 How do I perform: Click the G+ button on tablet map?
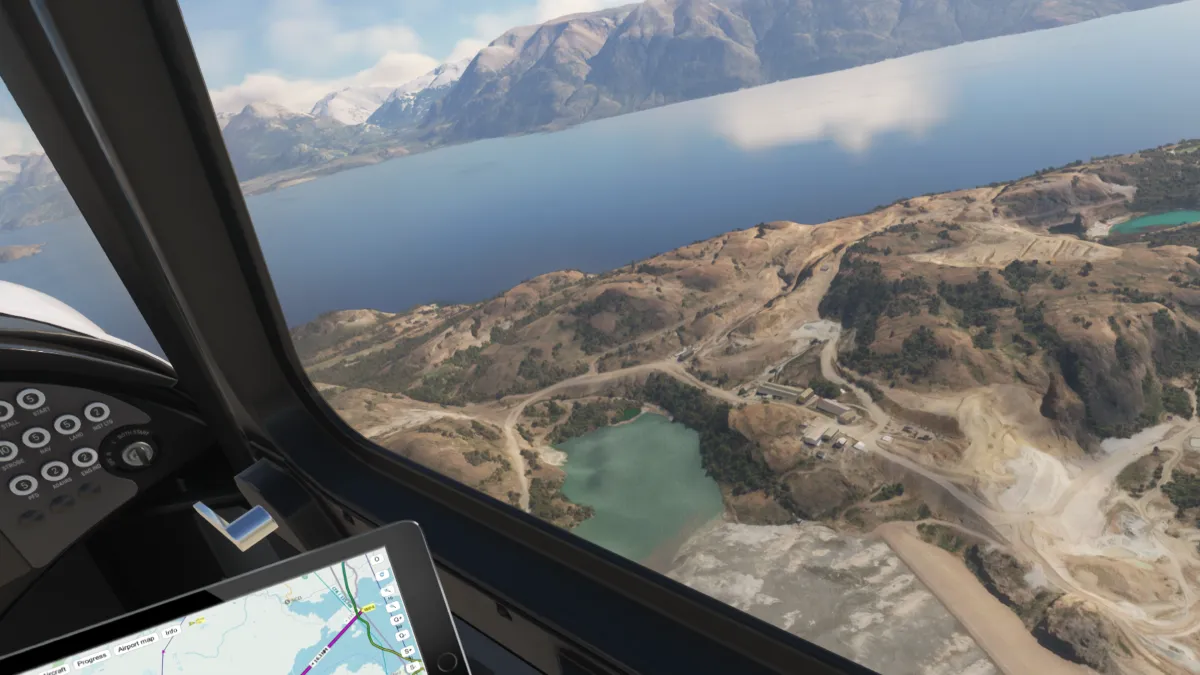(x=397, y=620)
